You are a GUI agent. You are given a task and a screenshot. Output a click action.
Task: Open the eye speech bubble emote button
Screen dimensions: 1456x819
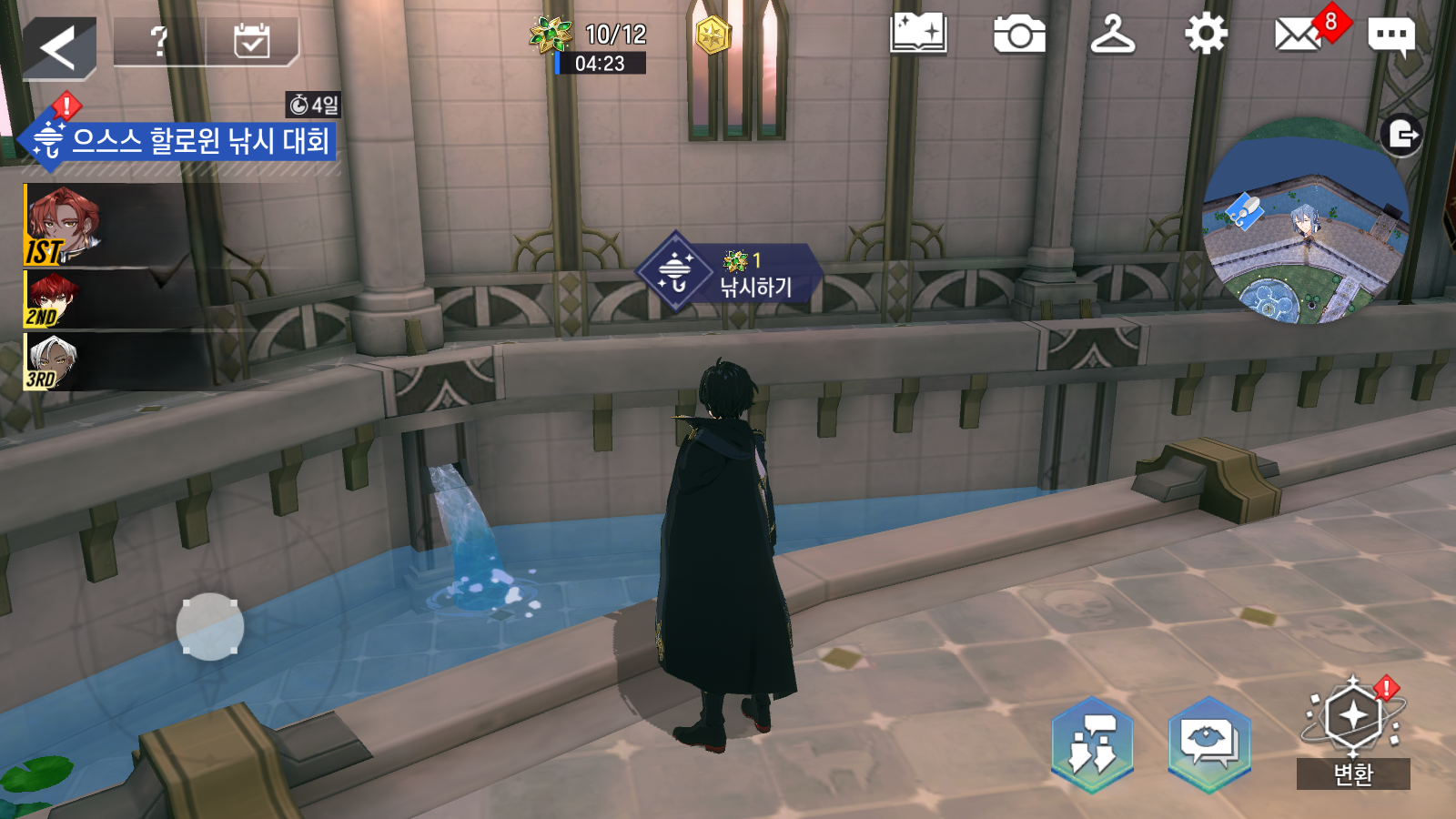1209,743
